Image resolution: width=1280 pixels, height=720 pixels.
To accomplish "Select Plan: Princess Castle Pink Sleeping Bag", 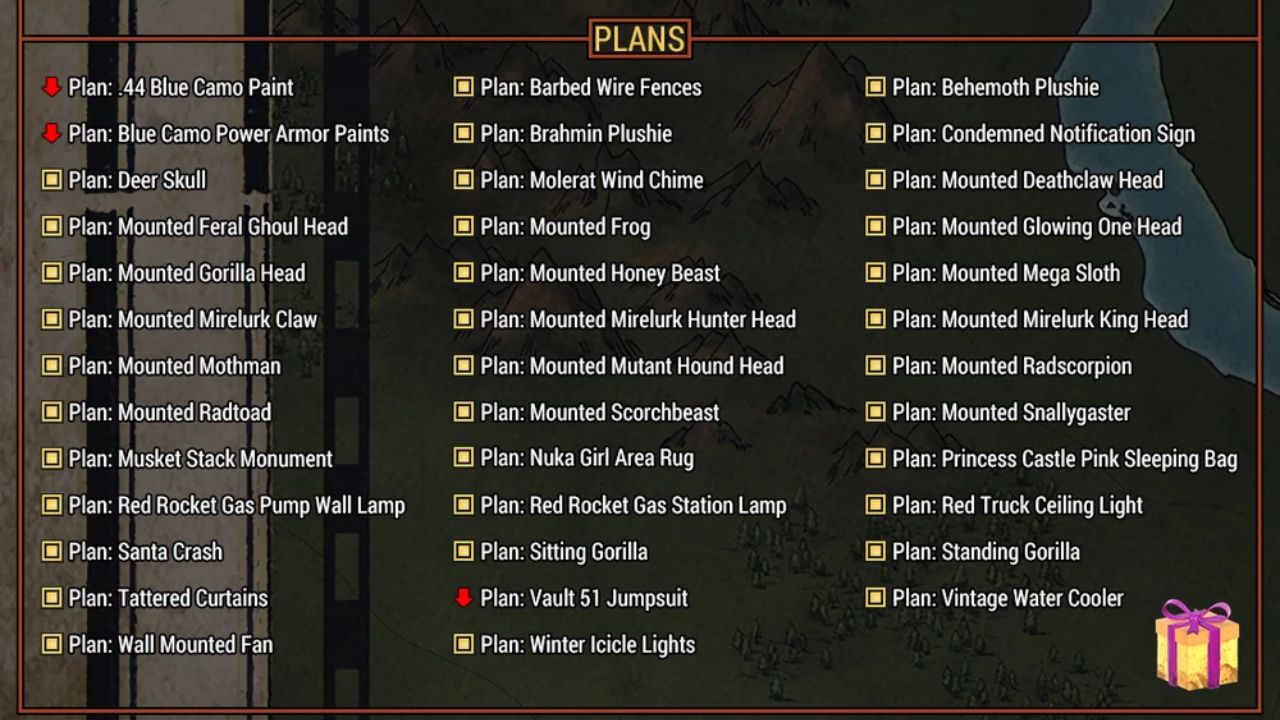I will pos(1065,459).
